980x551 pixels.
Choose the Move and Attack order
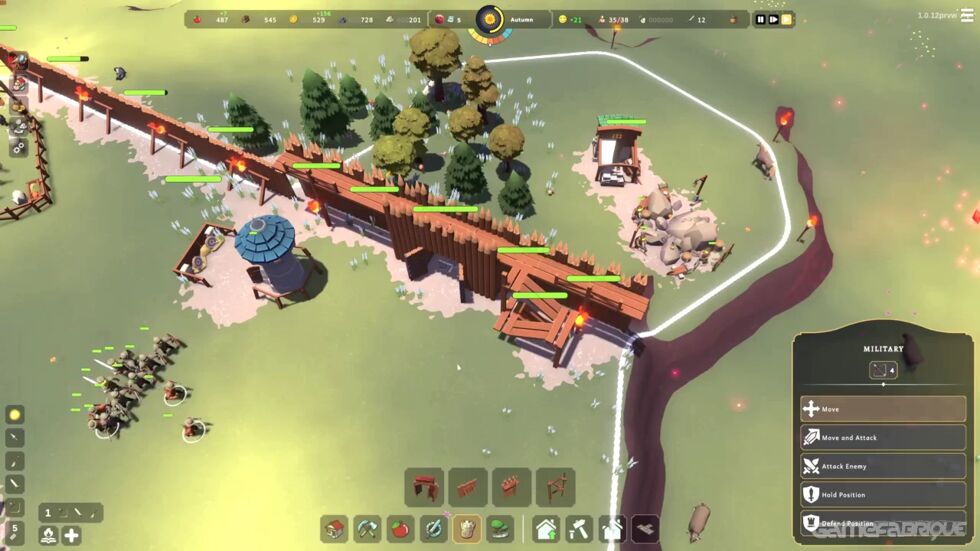882,437
